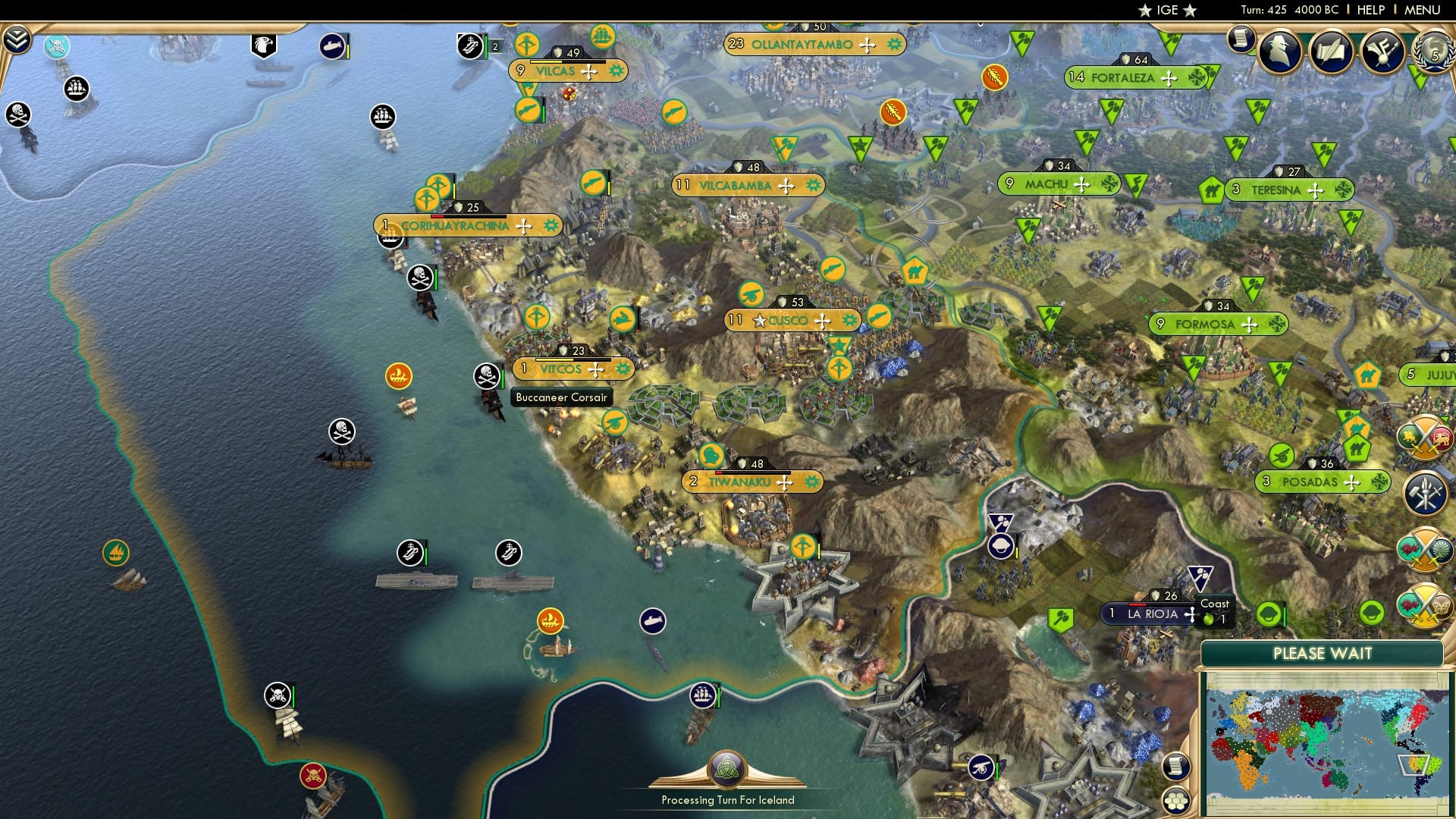This screenshot has width=1456, height=819.
Task: Open the Espionage overview spy icon
Action: [x=1278, y=50]
